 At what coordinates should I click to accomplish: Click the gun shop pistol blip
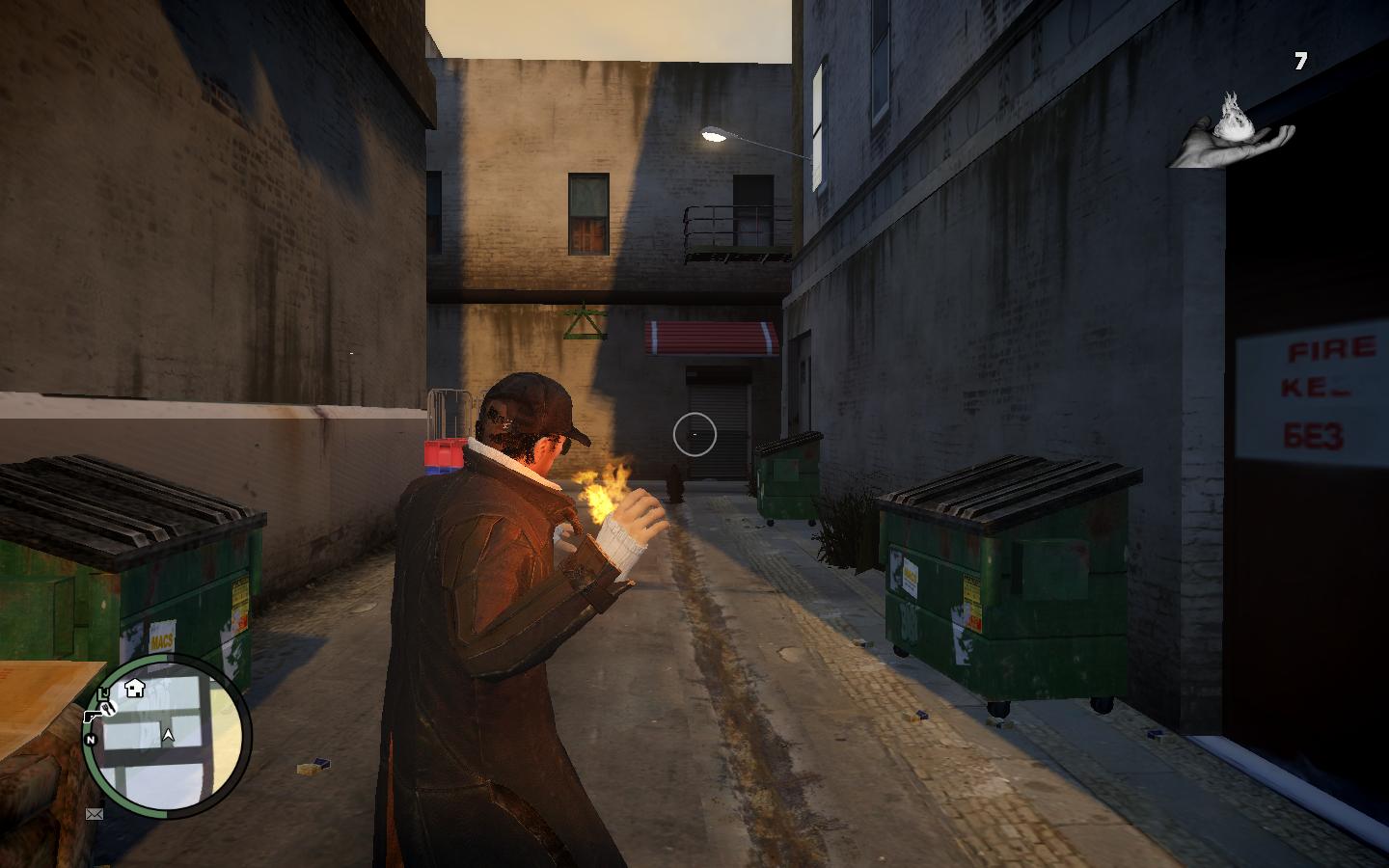pos(92,716)
